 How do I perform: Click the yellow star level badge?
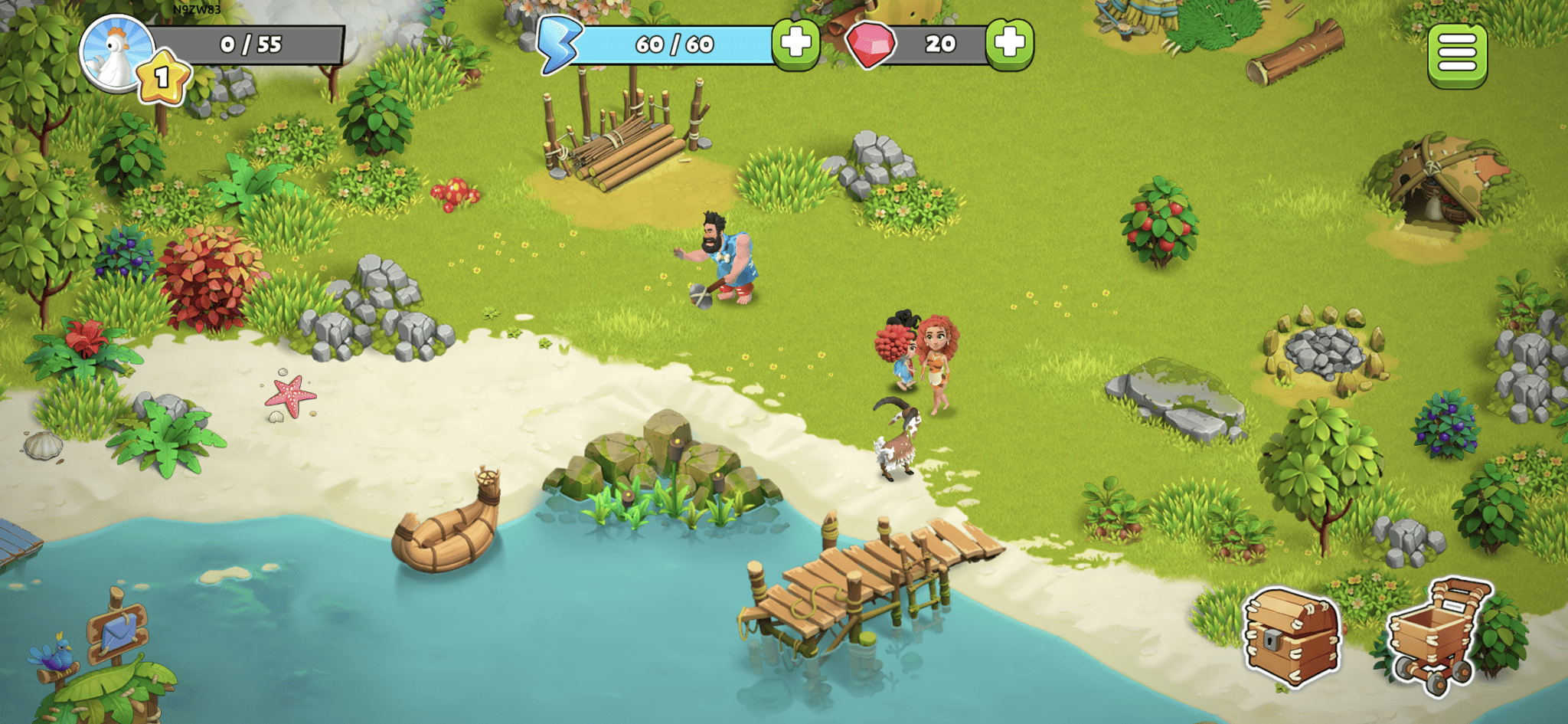(x=161, y=74)
